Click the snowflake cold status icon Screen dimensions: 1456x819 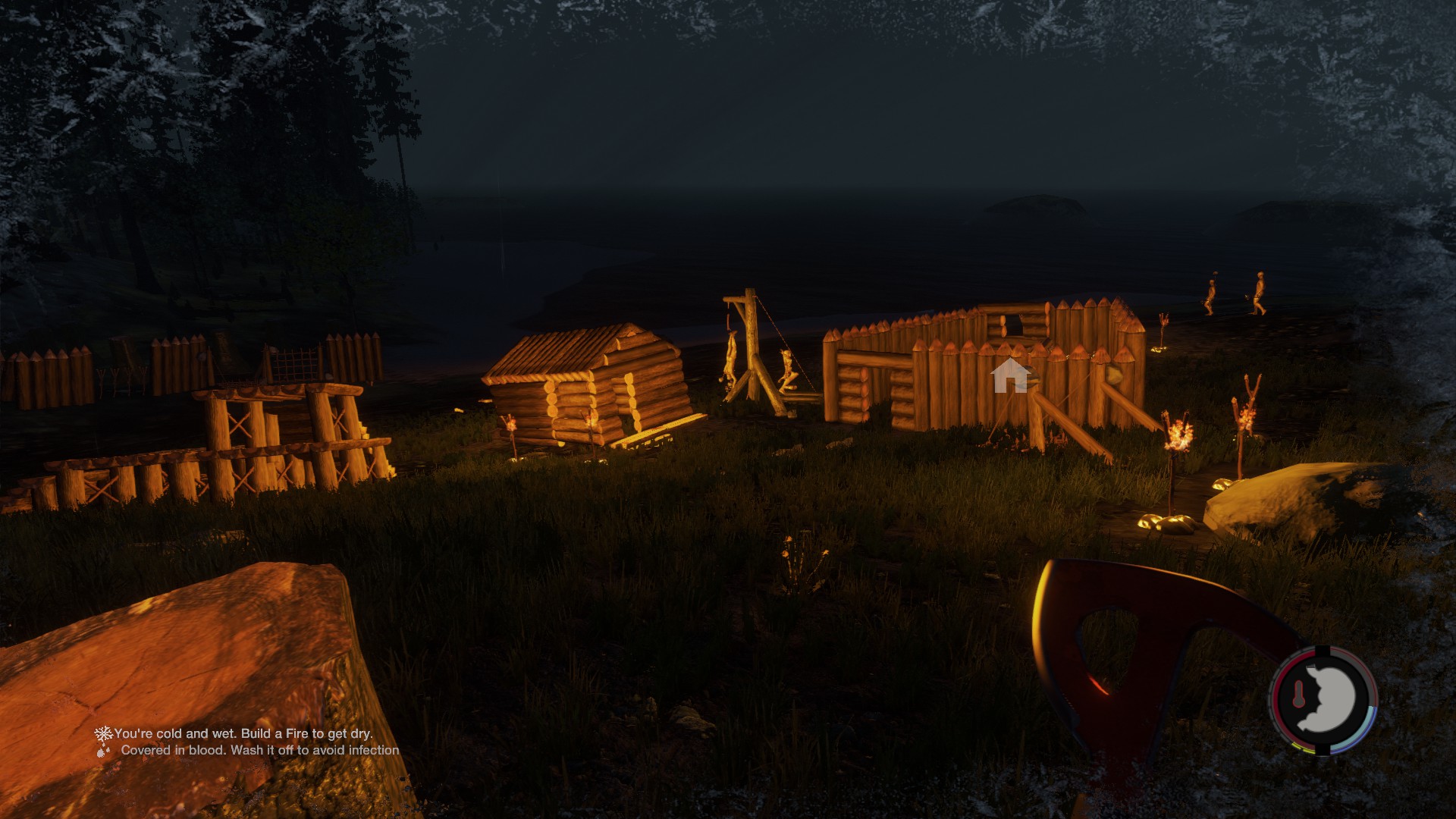click(102, 733)
